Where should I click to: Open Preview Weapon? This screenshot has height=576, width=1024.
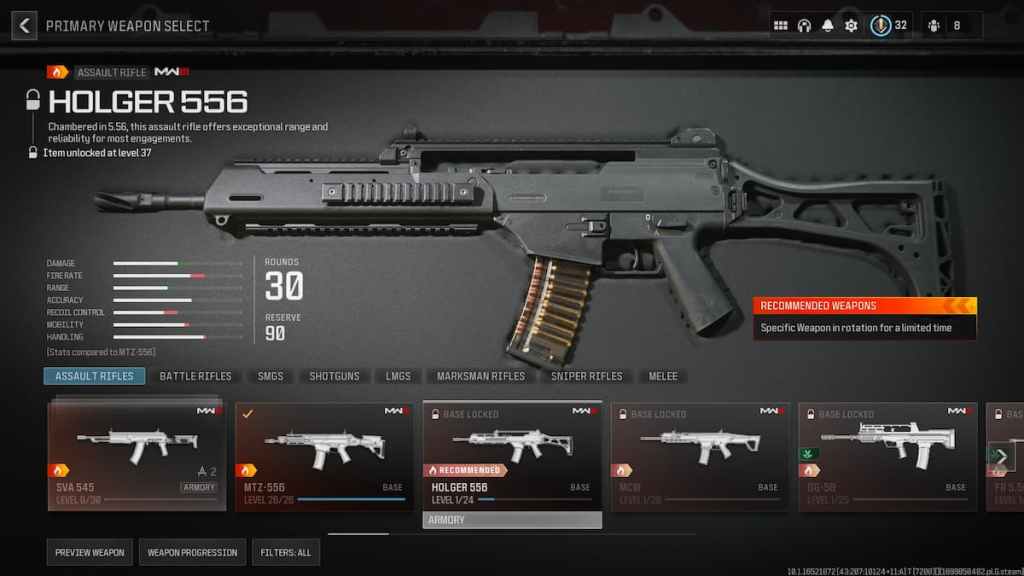(90, 552)
